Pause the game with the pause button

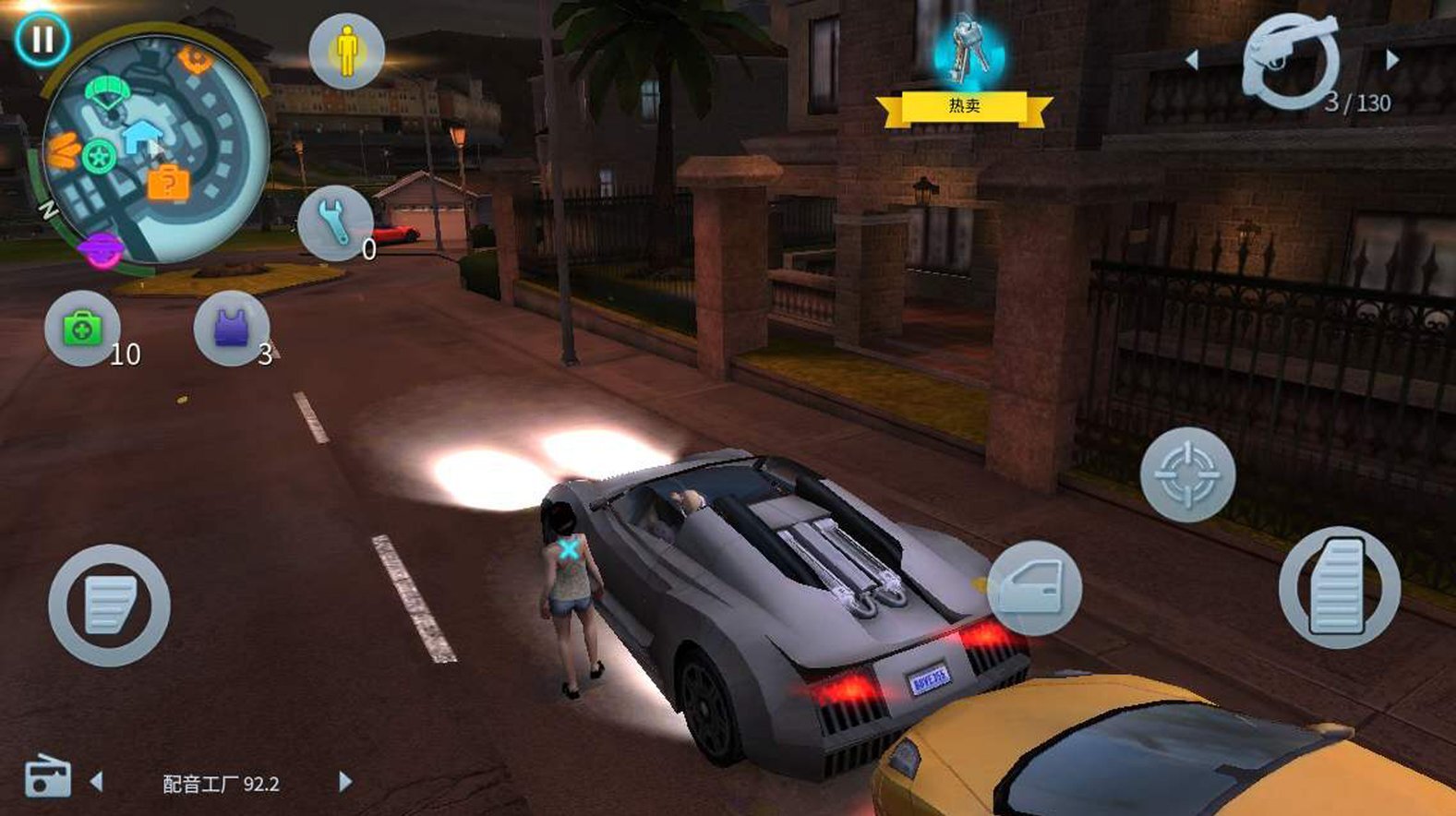42,40
